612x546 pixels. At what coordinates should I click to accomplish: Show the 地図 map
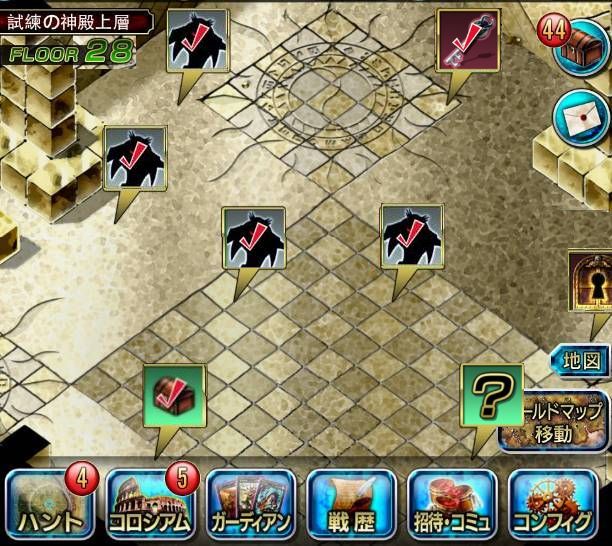pos(581,360)
